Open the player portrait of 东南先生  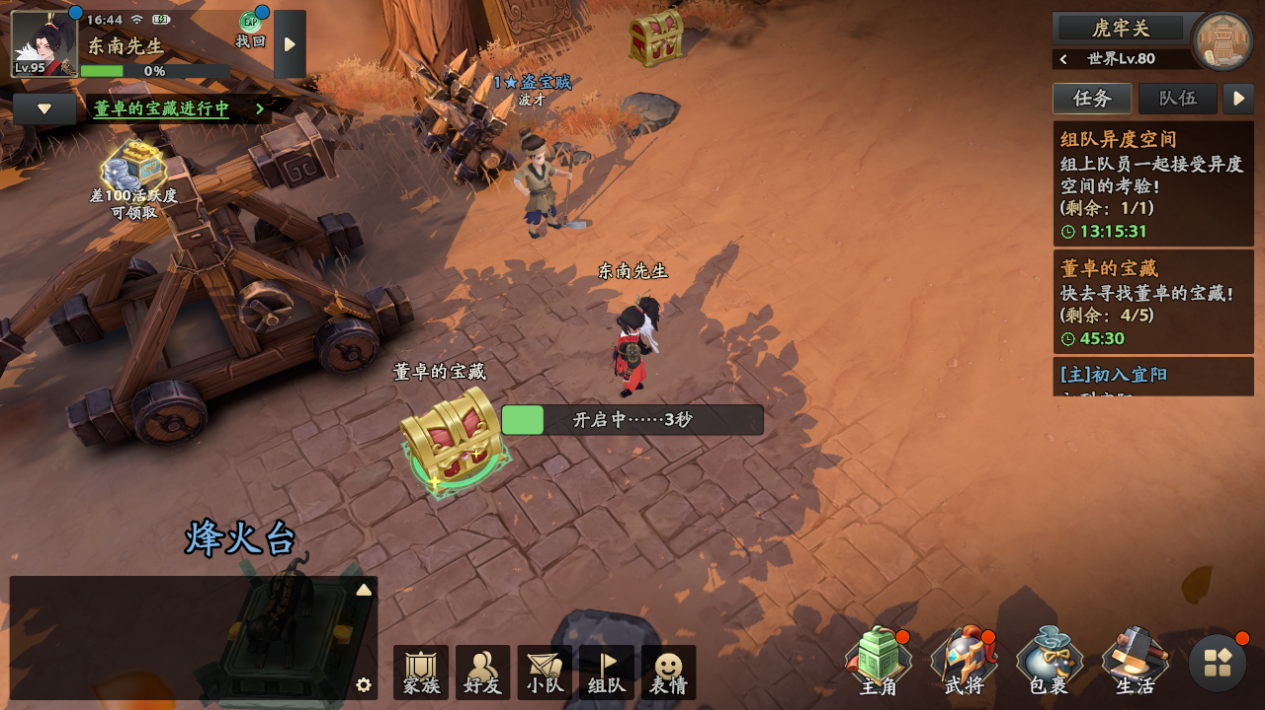click(x=44, y=44)
